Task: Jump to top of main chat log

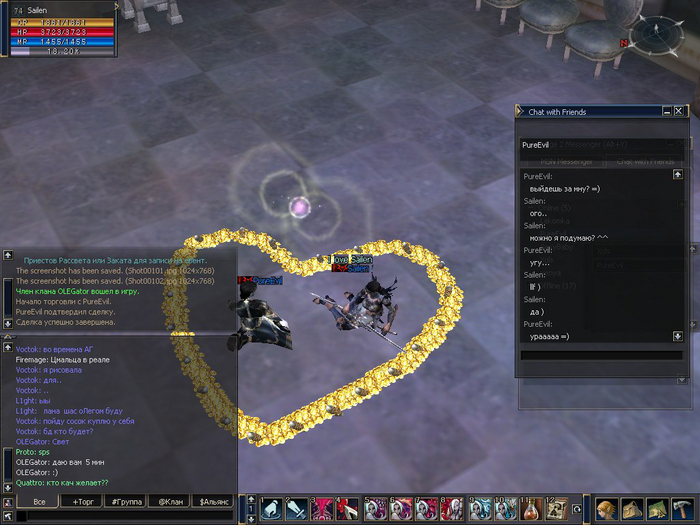Action: pos(8,348)
